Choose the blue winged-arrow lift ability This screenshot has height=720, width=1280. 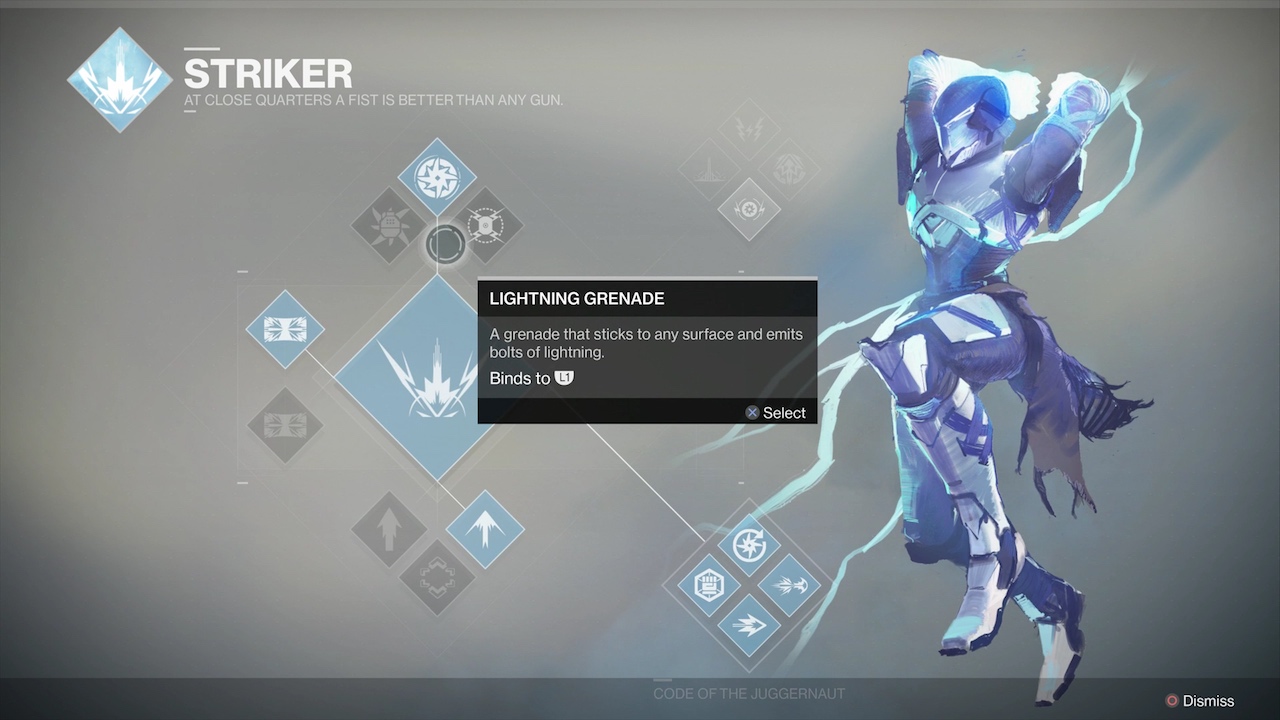(485, 529)
